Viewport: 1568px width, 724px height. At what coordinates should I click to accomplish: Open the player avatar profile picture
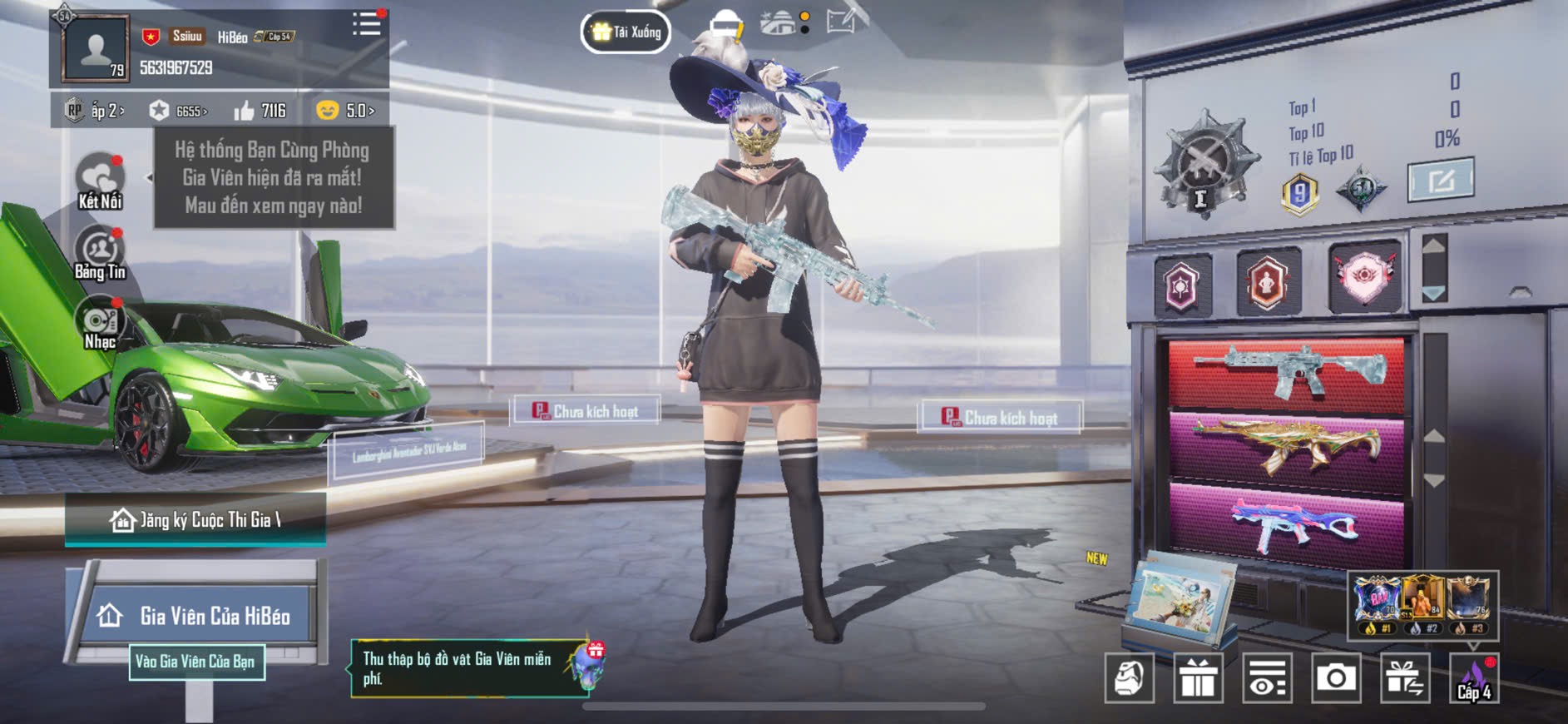click(96, 48)
